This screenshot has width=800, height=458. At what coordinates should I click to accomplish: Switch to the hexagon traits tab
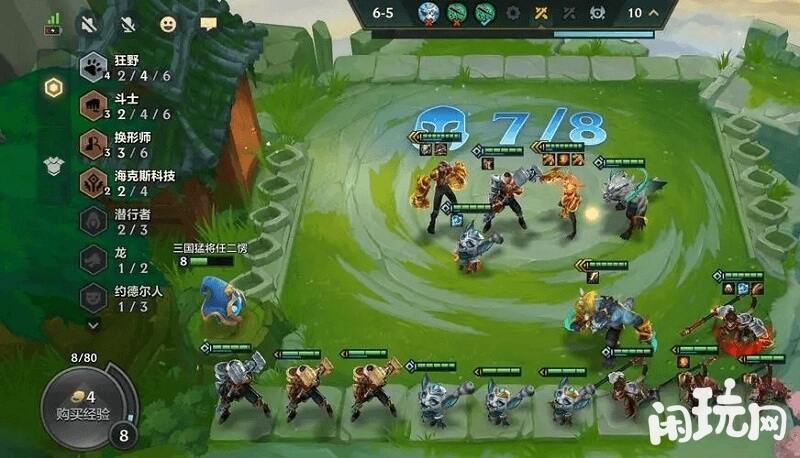(x=53, y=87)
